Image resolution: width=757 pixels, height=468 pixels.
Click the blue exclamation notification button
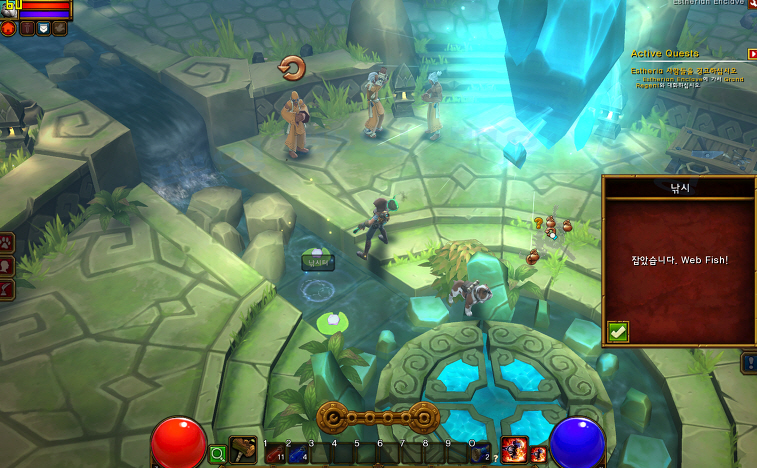749,362
